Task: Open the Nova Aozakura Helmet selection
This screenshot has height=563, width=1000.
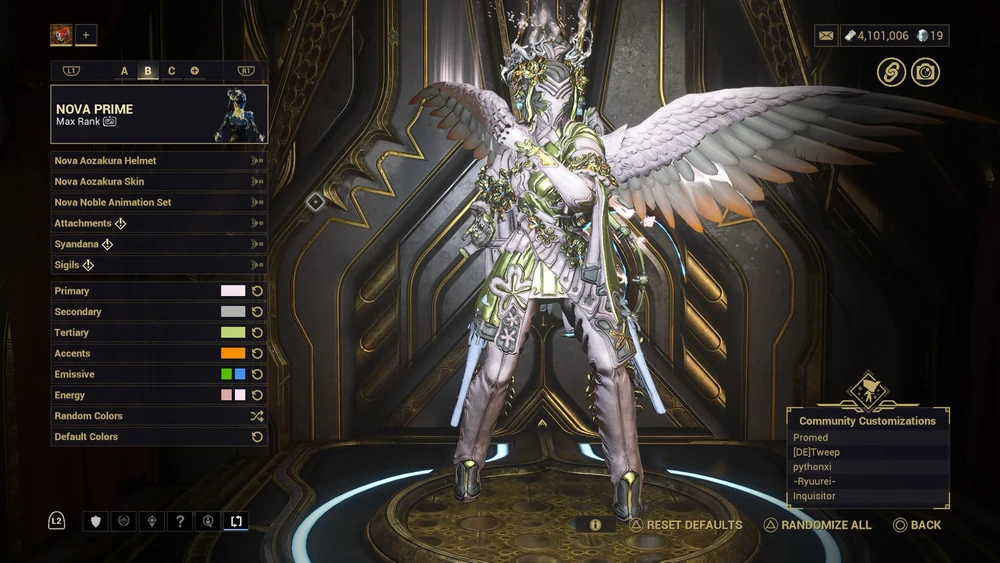Action: (158, 160)
